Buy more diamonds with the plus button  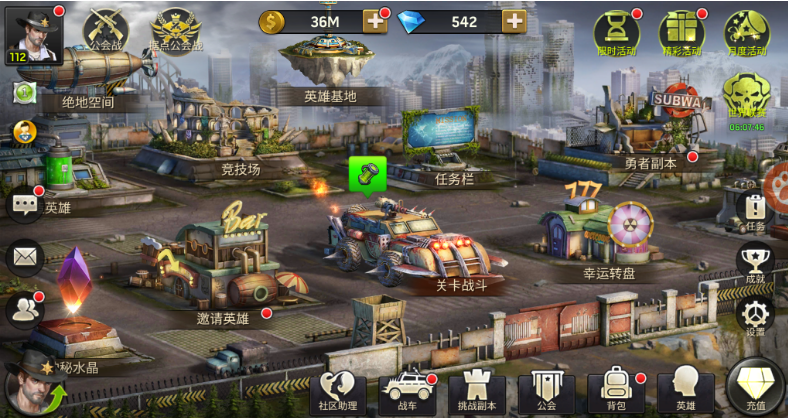click(514, 21)
